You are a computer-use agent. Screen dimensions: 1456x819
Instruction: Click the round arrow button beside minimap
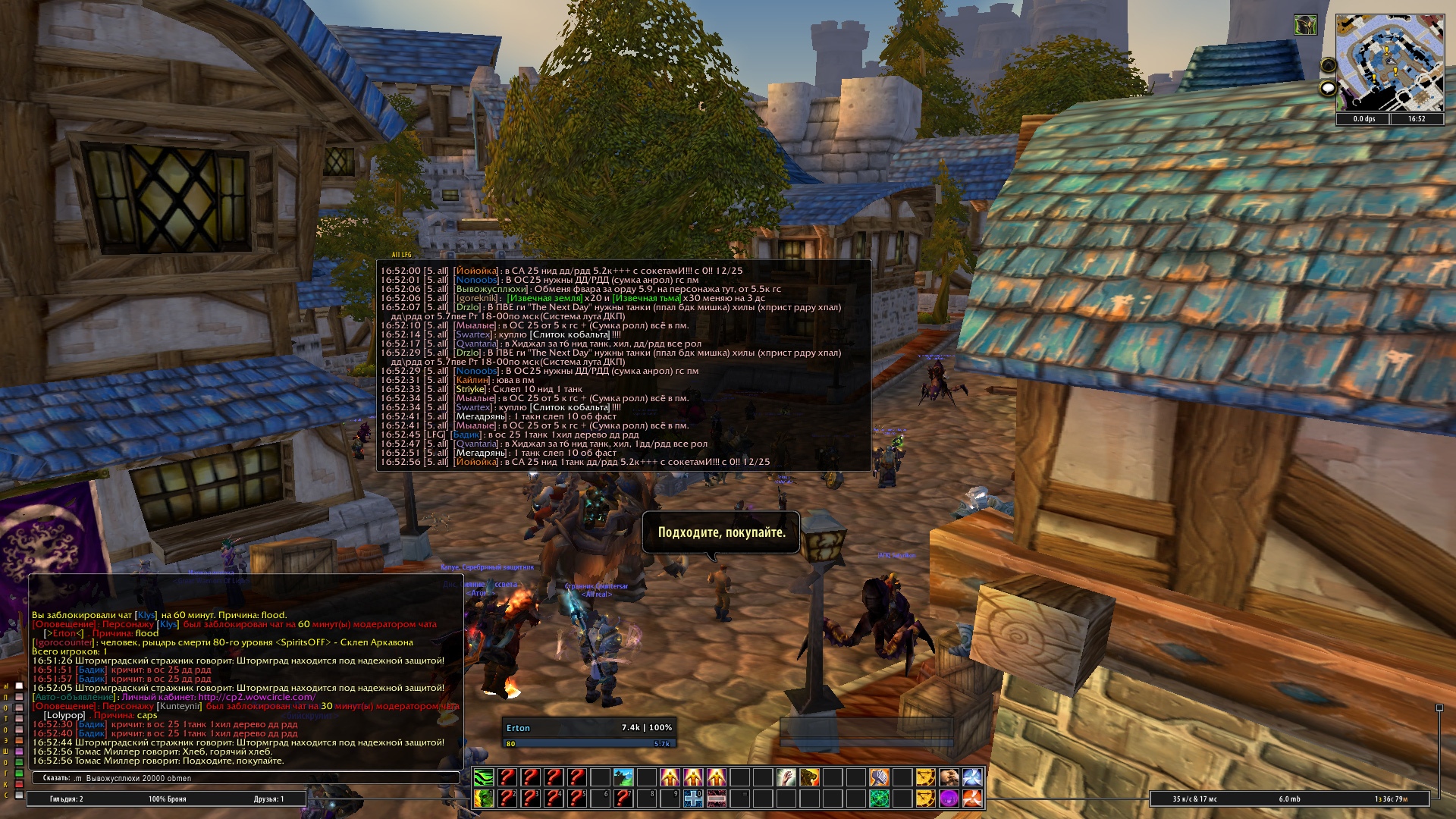(x=1328, y=65)
